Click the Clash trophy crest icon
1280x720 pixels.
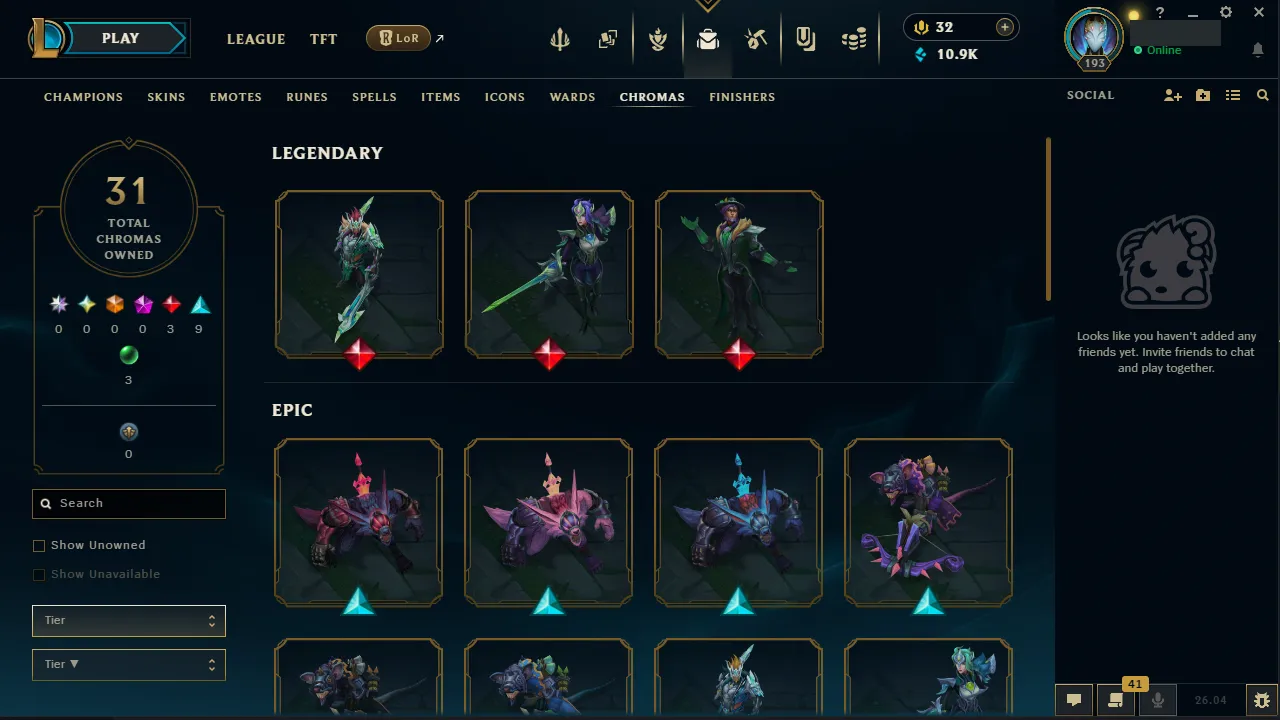point(657,38)
